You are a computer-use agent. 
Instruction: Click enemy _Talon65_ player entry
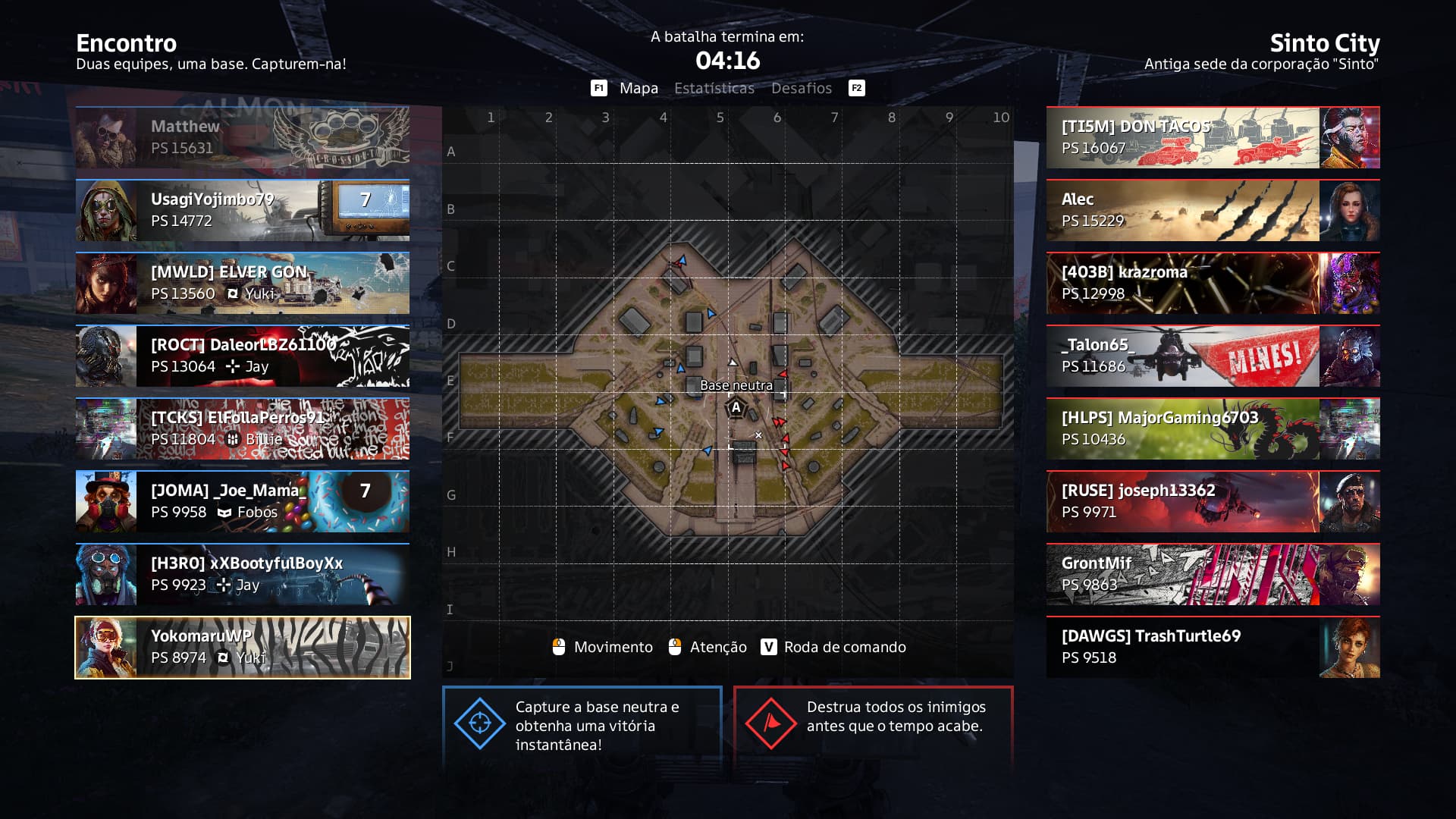tap(1213, 356)
